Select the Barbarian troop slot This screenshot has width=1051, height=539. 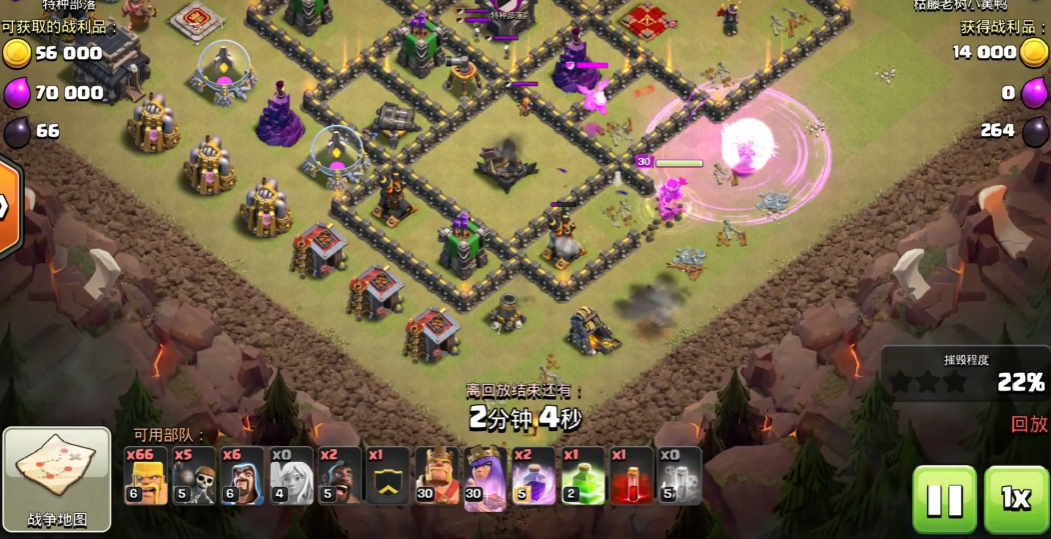tap(145, 476)
